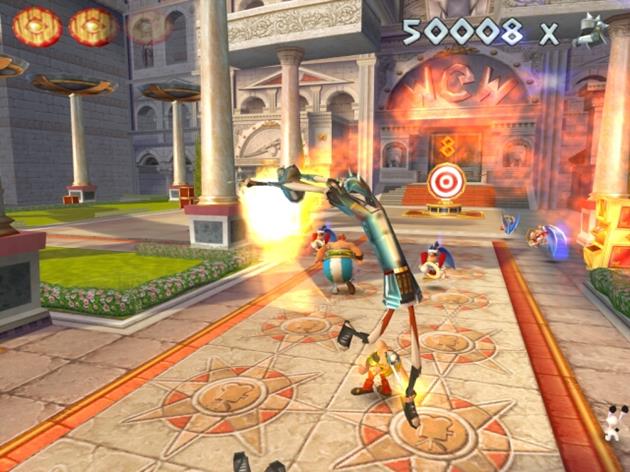Click the Roman helmet counter icon

[x=591, y=30]
